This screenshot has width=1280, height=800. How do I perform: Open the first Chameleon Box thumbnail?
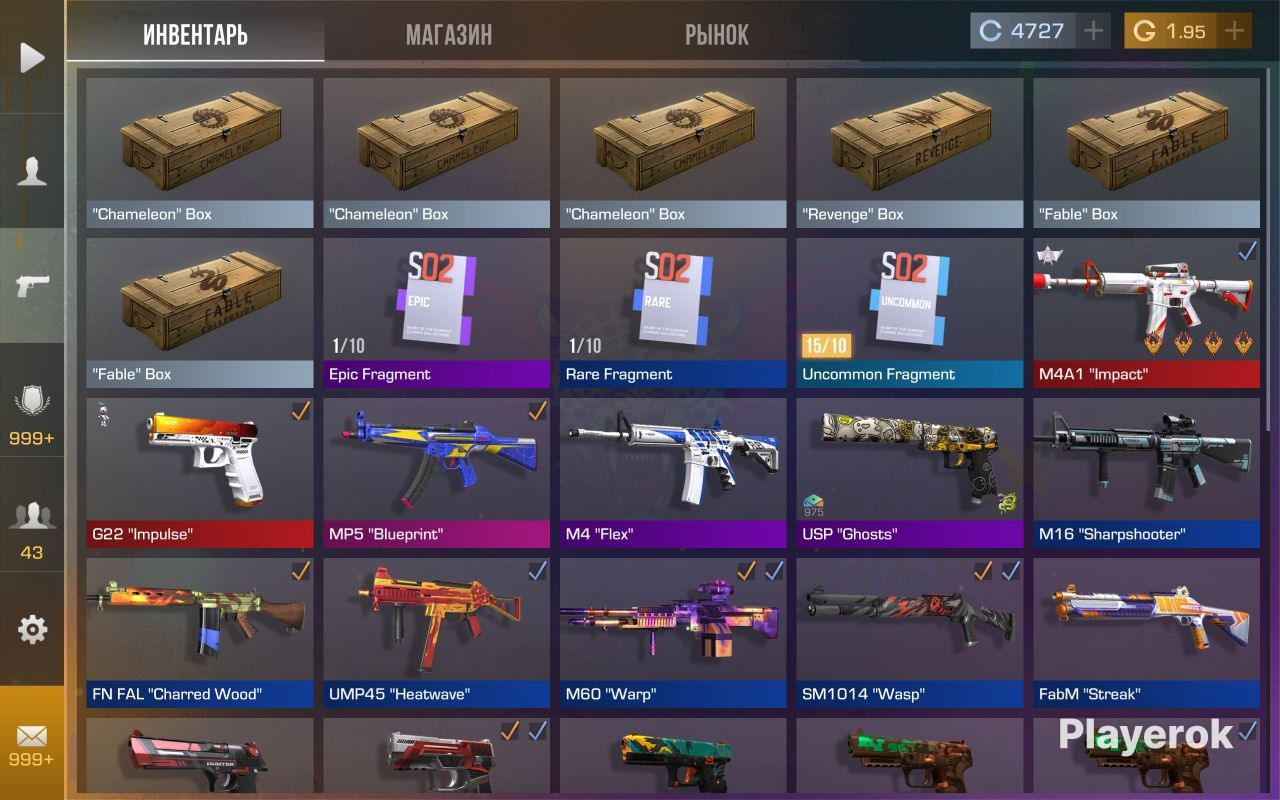tap(198, 145)
